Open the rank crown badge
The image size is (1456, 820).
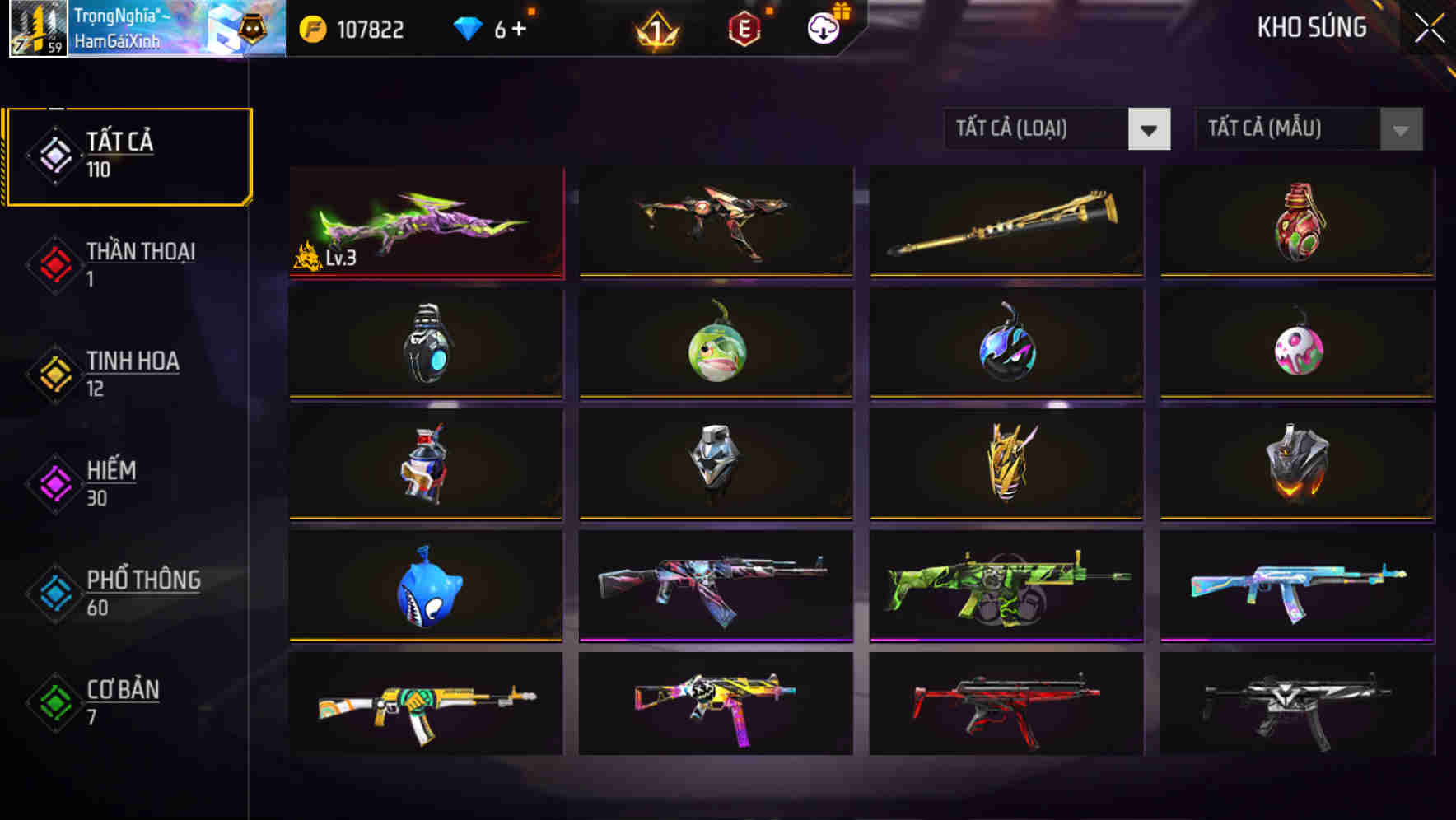tap(658, 29)
